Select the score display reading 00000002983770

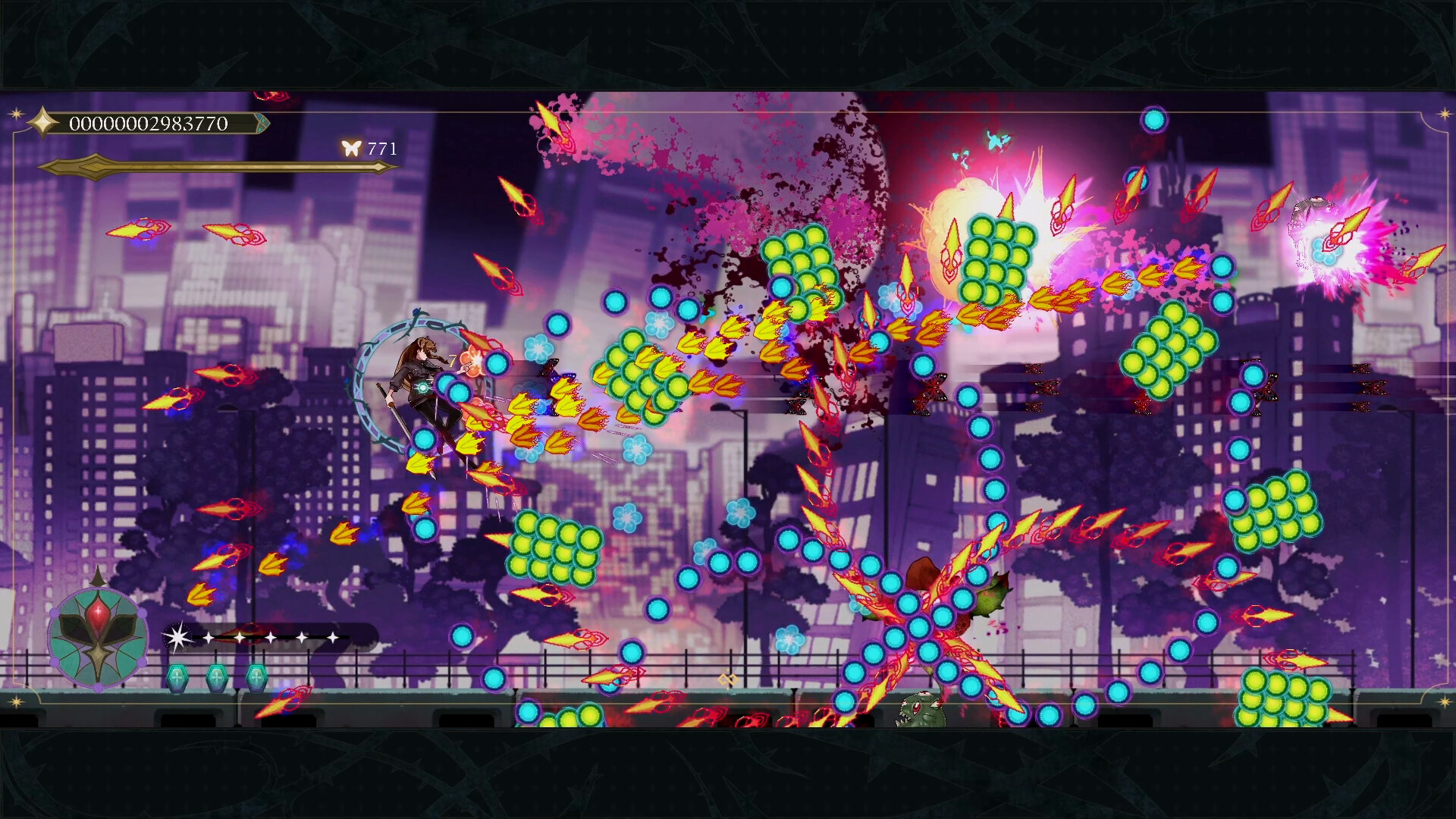click(146, 122)
